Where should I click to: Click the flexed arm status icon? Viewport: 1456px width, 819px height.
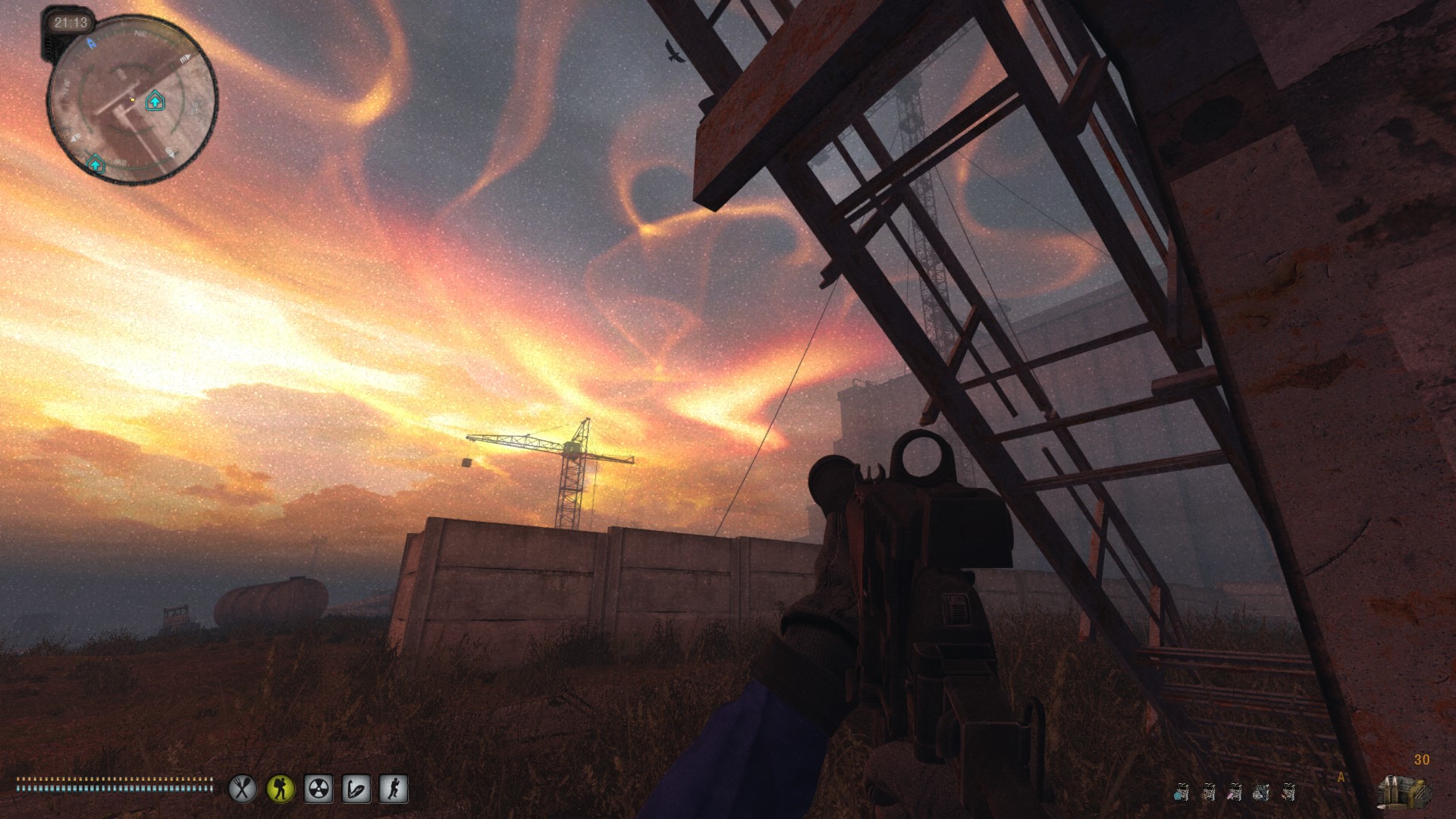(x=356, y=789)
